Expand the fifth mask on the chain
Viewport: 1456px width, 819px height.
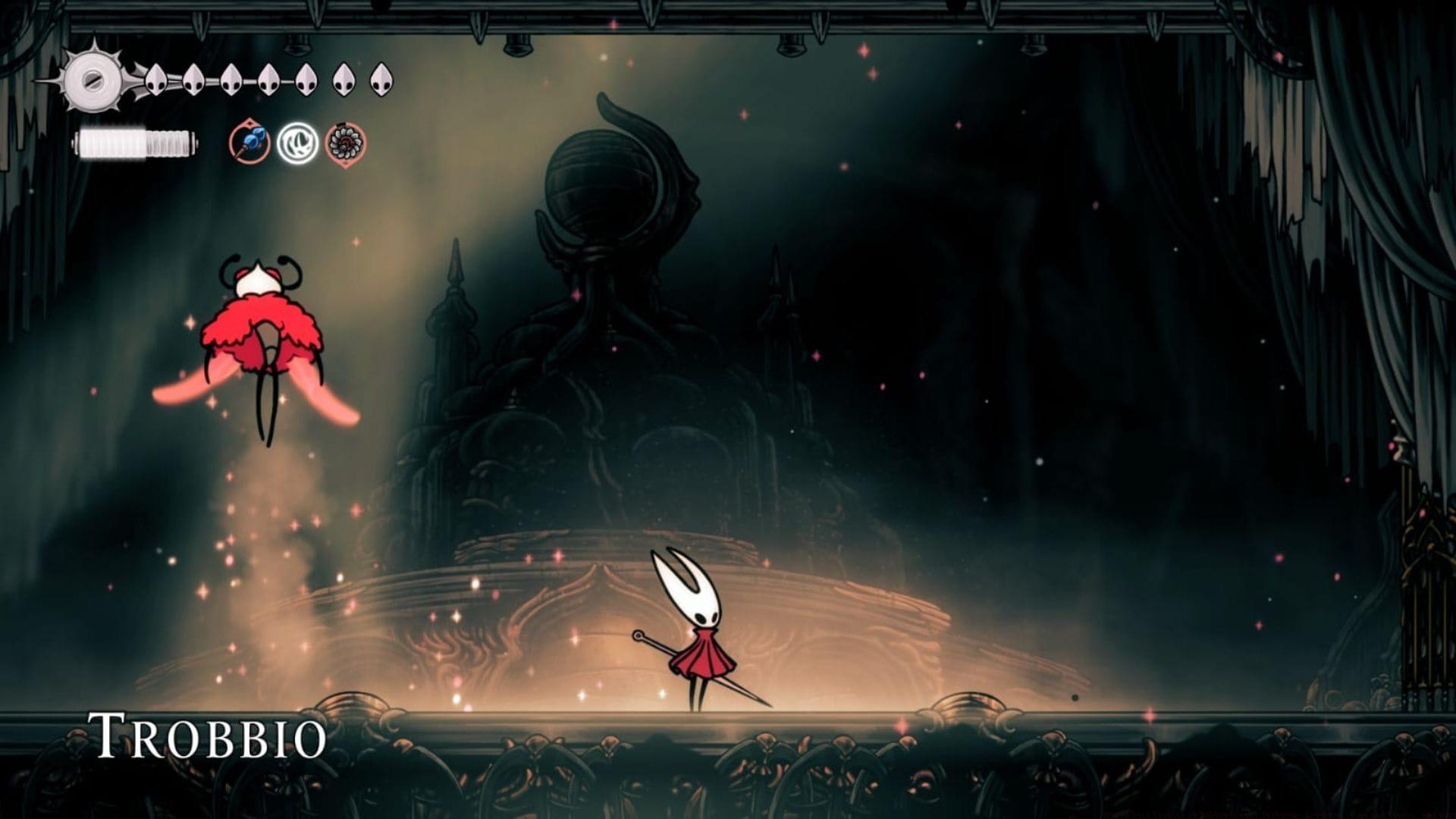(x=307, y=80)
